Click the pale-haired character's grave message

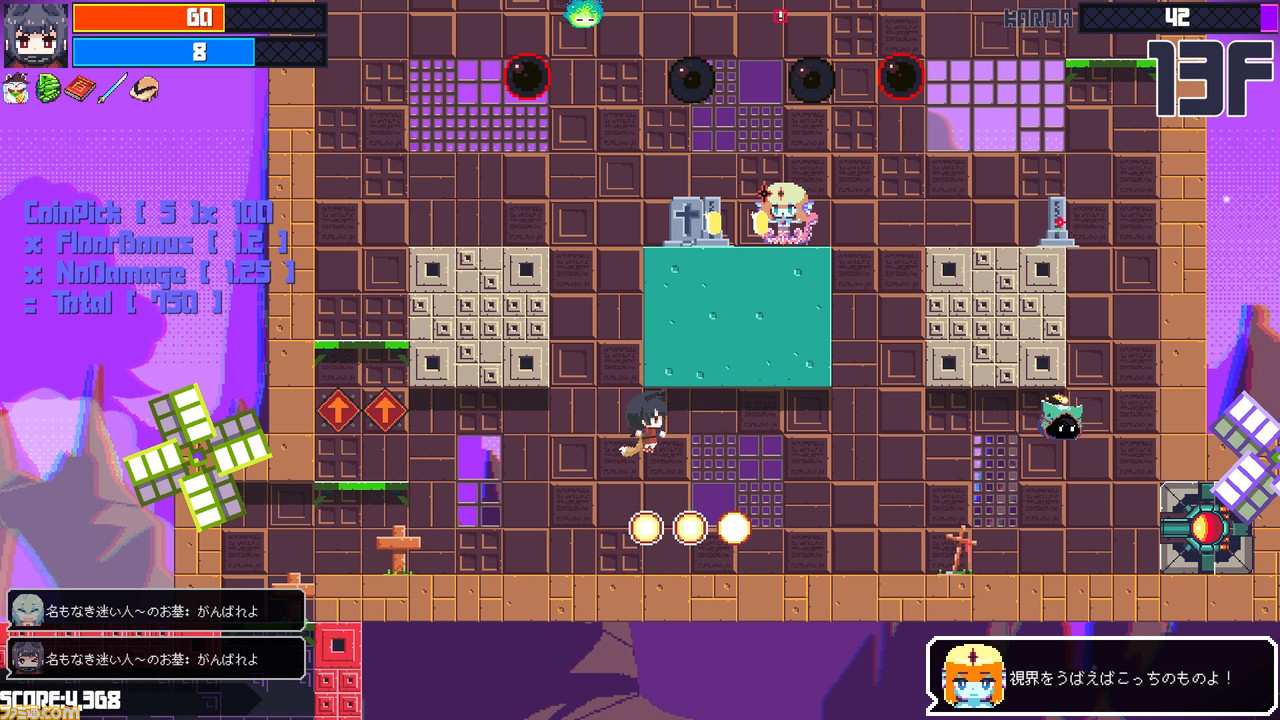(156, 611)
